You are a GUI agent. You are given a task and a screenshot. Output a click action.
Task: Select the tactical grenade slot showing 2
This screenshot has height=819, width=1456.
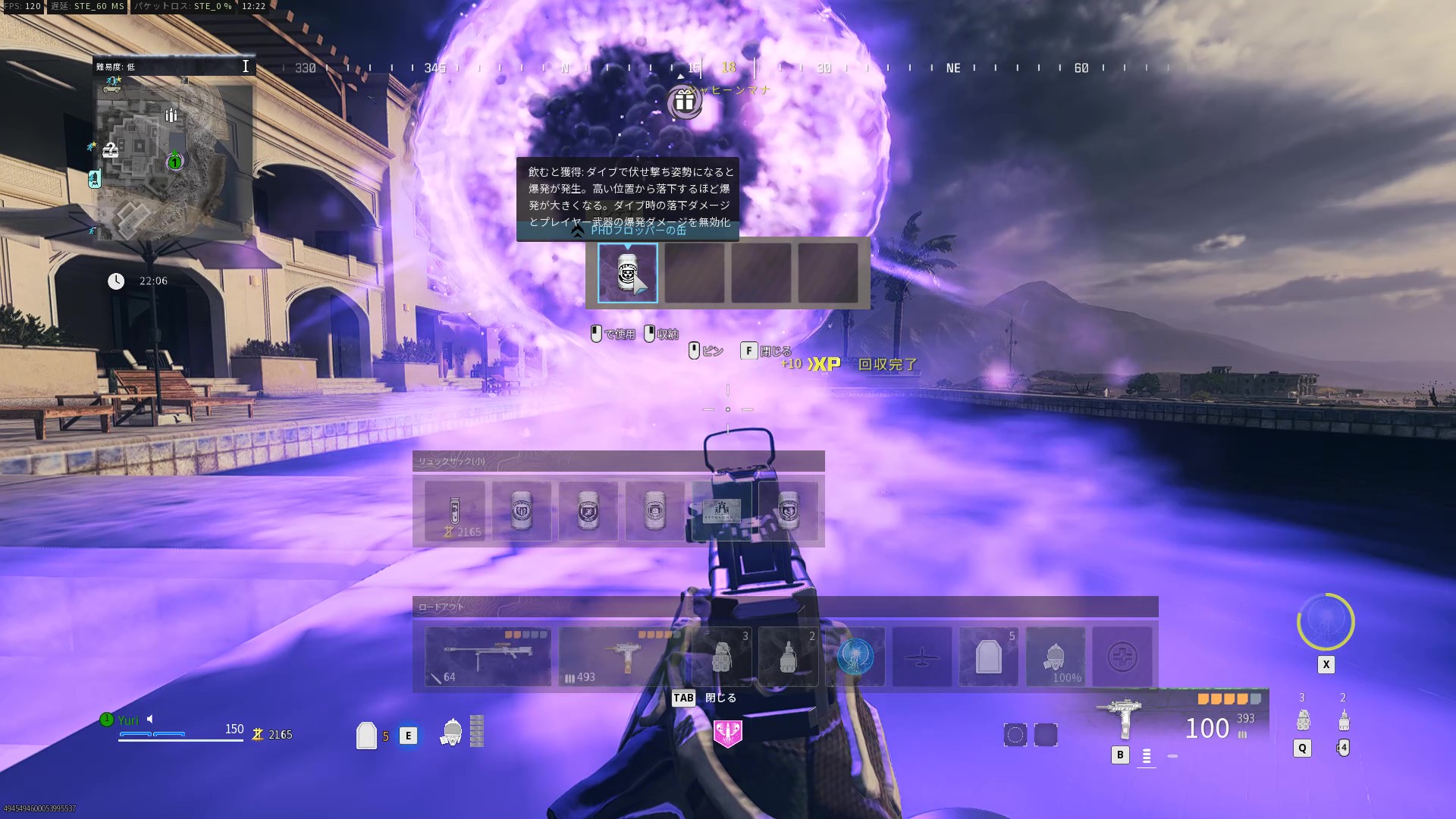[x=789, y=657]
